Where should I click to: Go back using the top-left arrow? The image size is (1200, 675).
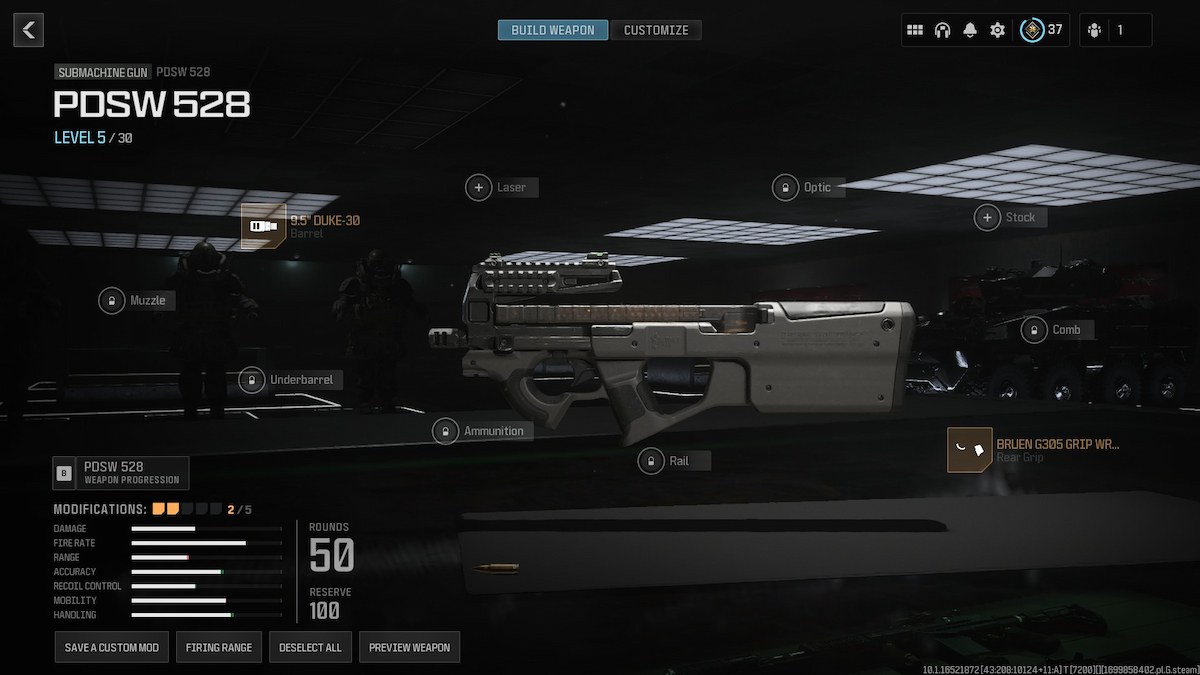coord(28,30)
